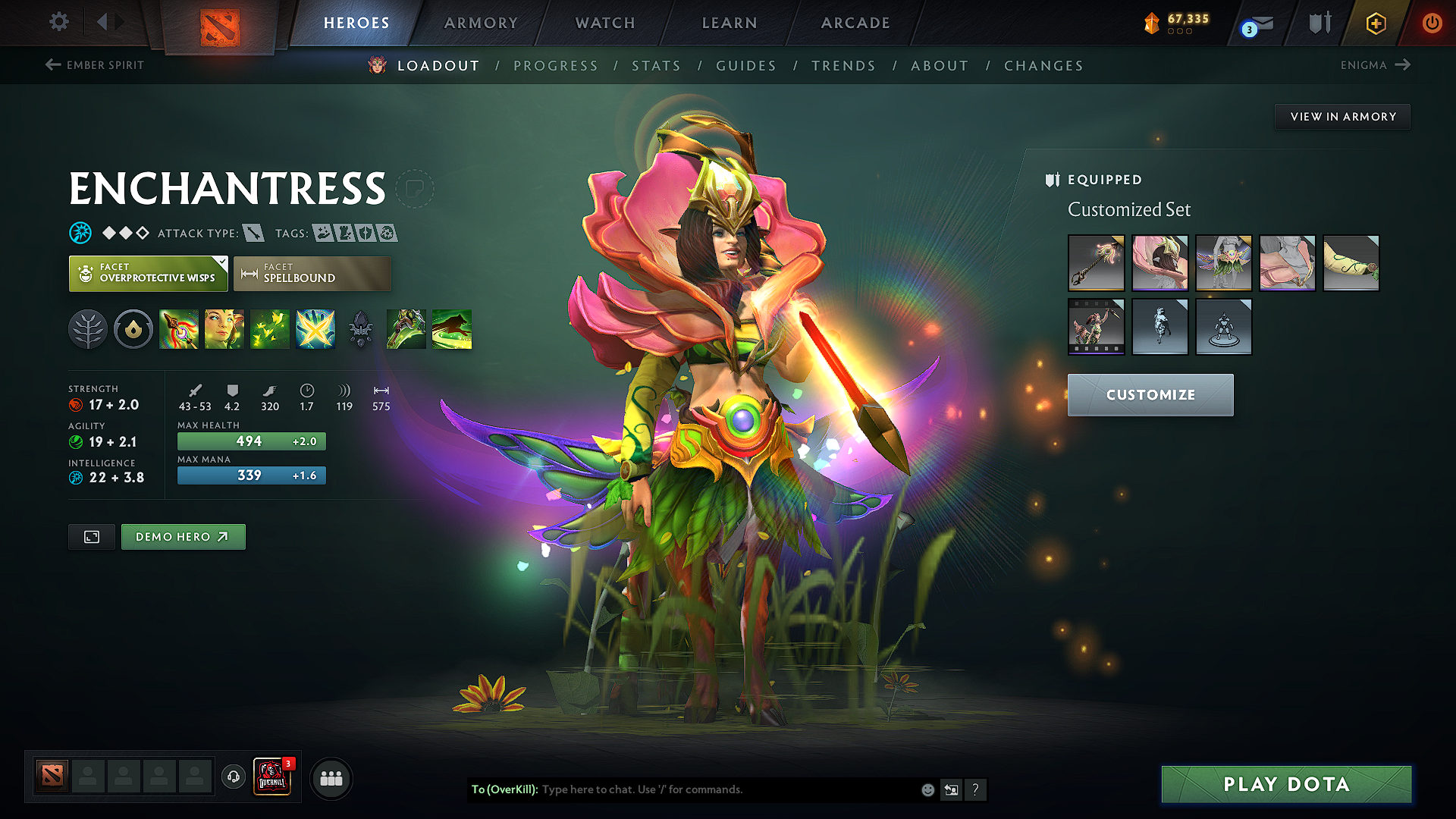Click the settings gear icon
Screen dimensions: 1456x819
coord(58,23)
